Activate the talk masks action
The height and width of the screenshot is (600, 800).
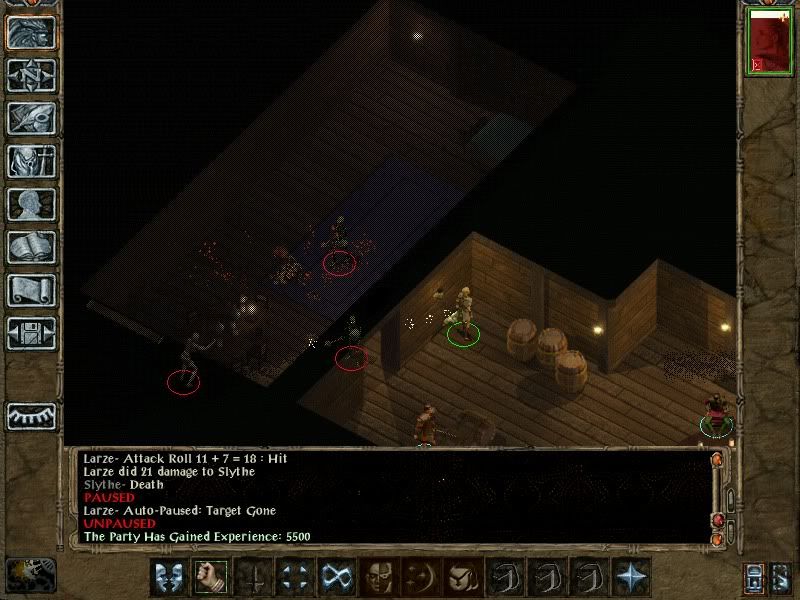(167, 576)
